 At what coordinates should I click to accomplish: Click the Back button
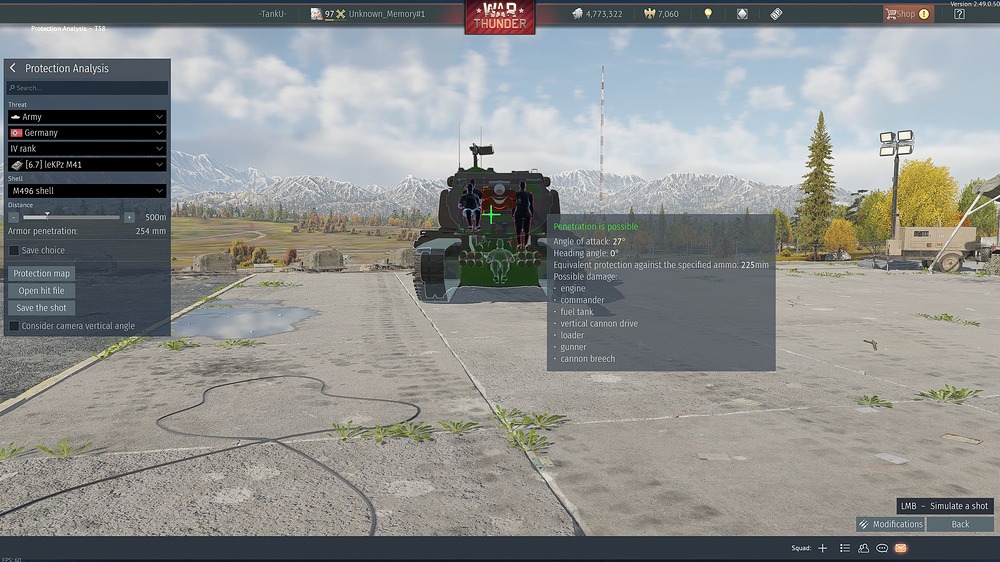[960, 524]
